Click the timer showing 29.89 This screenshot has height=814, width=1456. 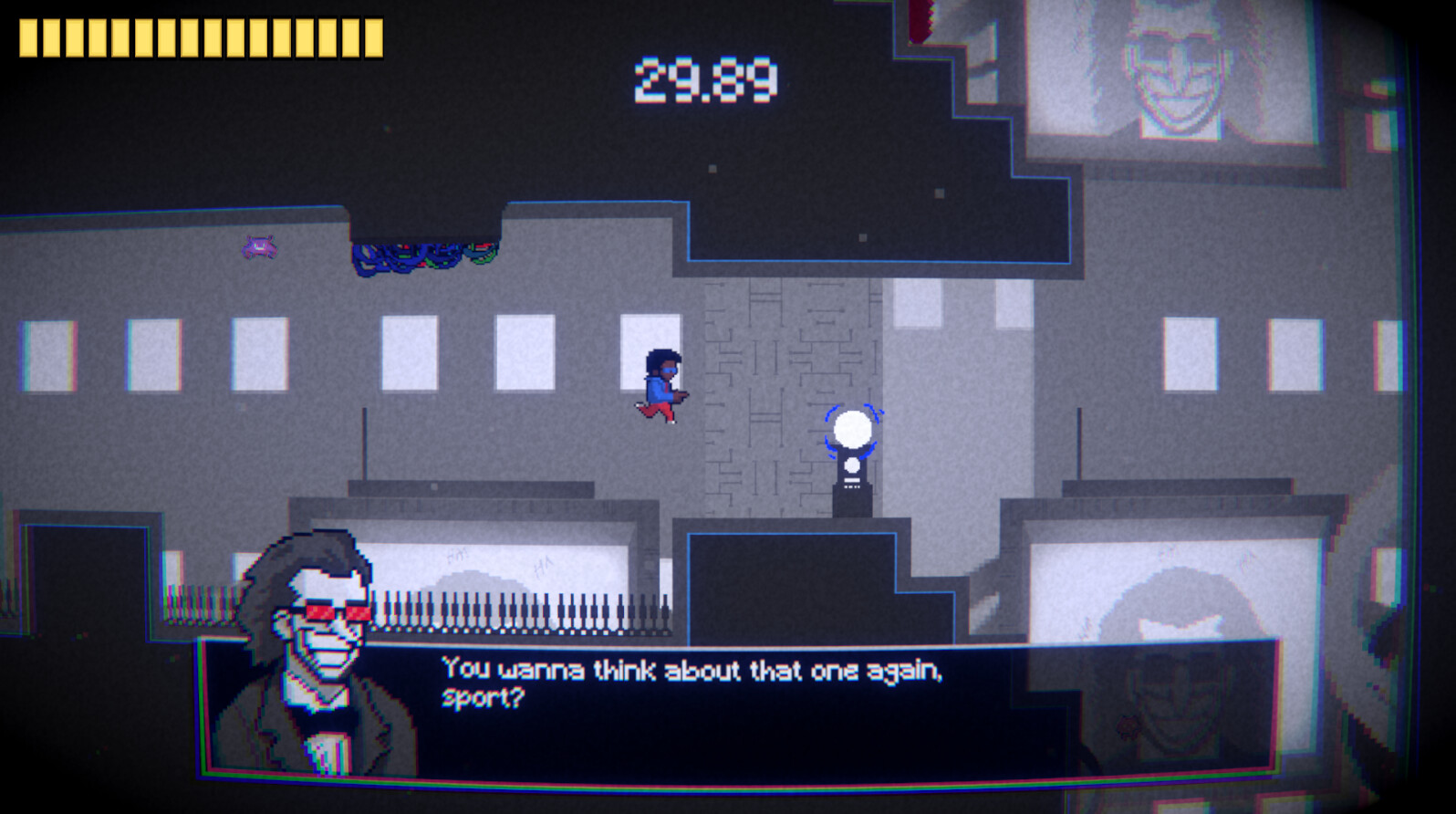[x=707, y=78]
